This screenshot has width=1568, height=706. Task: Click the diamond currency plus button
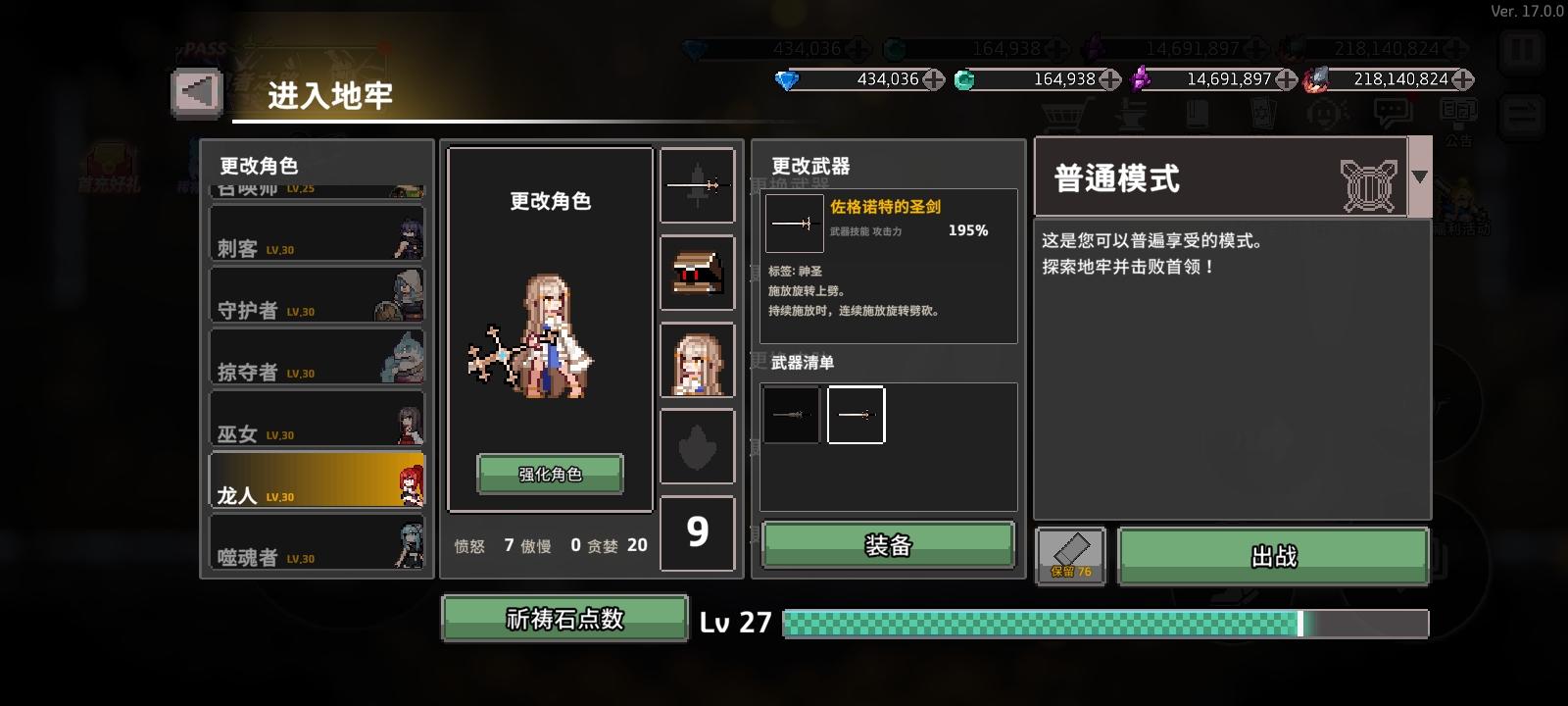click(x=934, y=80)
